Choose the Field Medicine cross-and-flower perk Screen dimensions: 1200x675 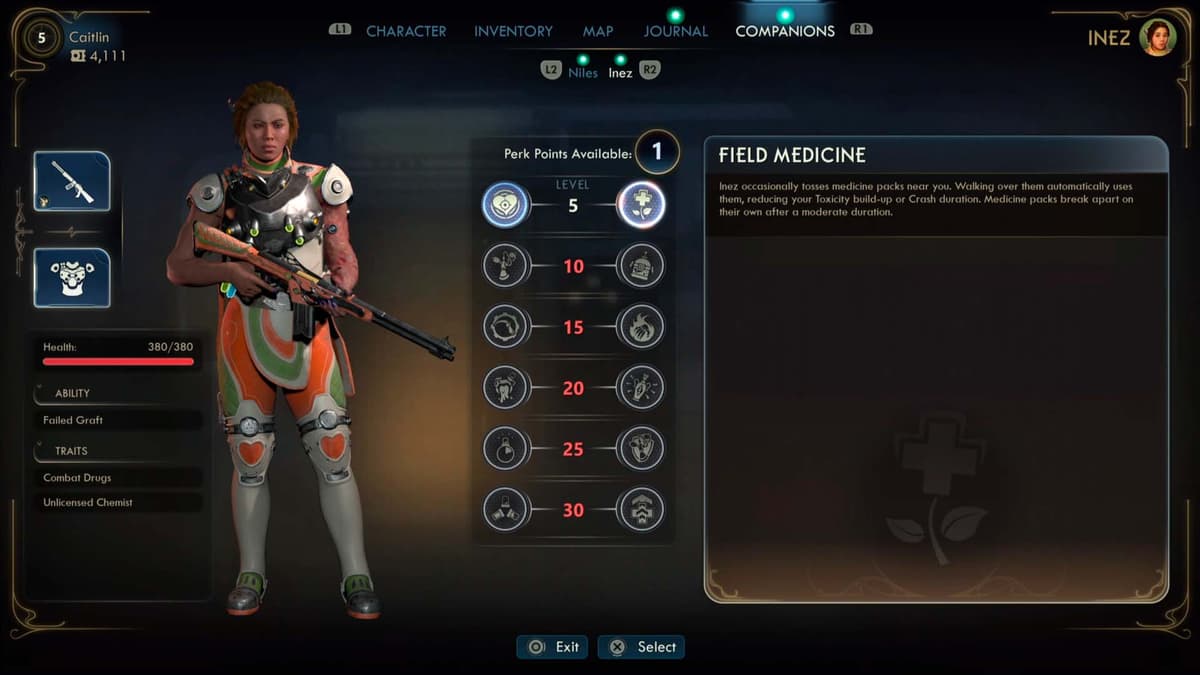click(x=641, y=205)
